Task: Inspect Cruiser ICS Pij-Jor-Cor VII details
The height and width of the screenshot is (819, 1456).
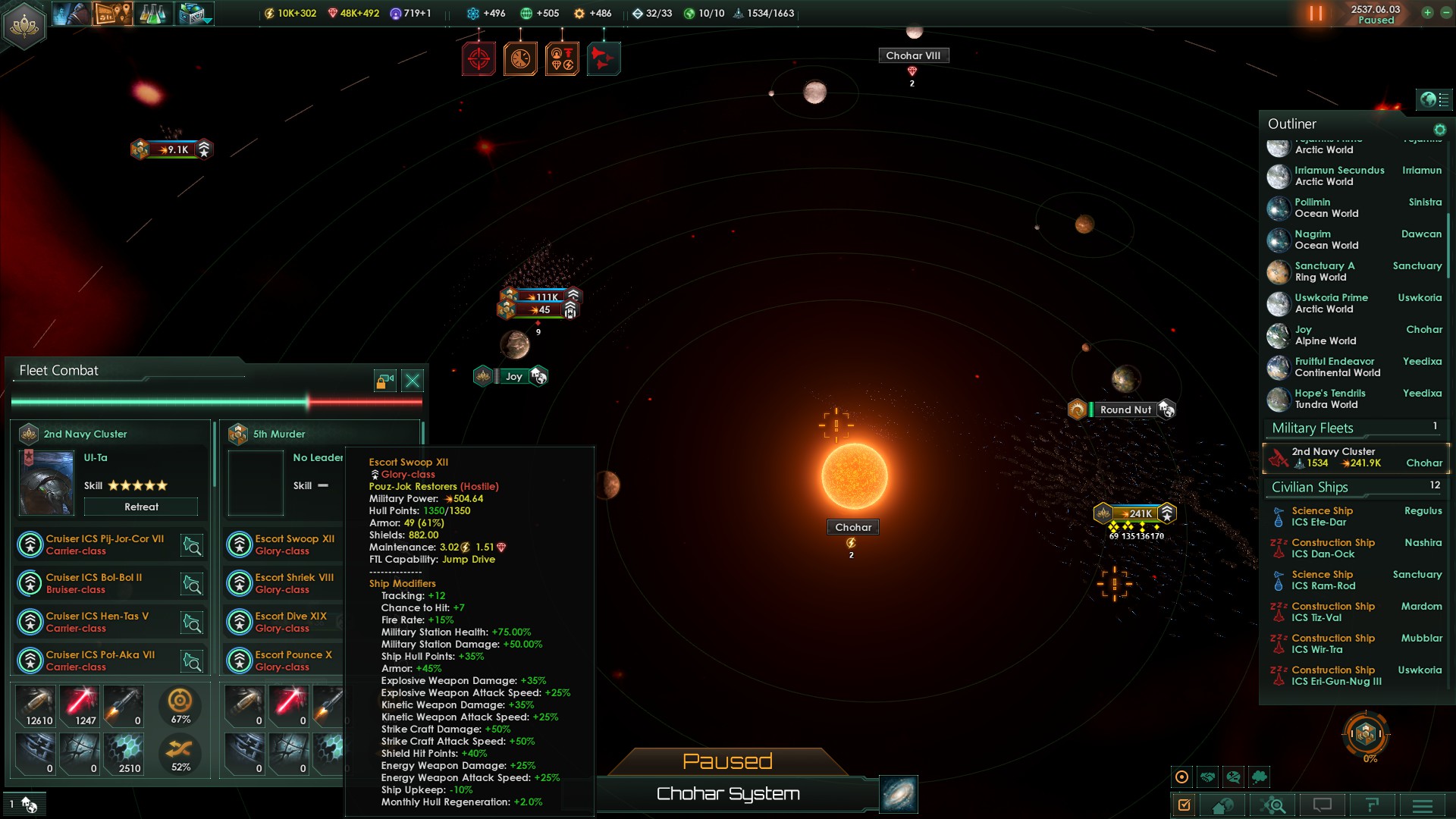Action: point(192,545)
